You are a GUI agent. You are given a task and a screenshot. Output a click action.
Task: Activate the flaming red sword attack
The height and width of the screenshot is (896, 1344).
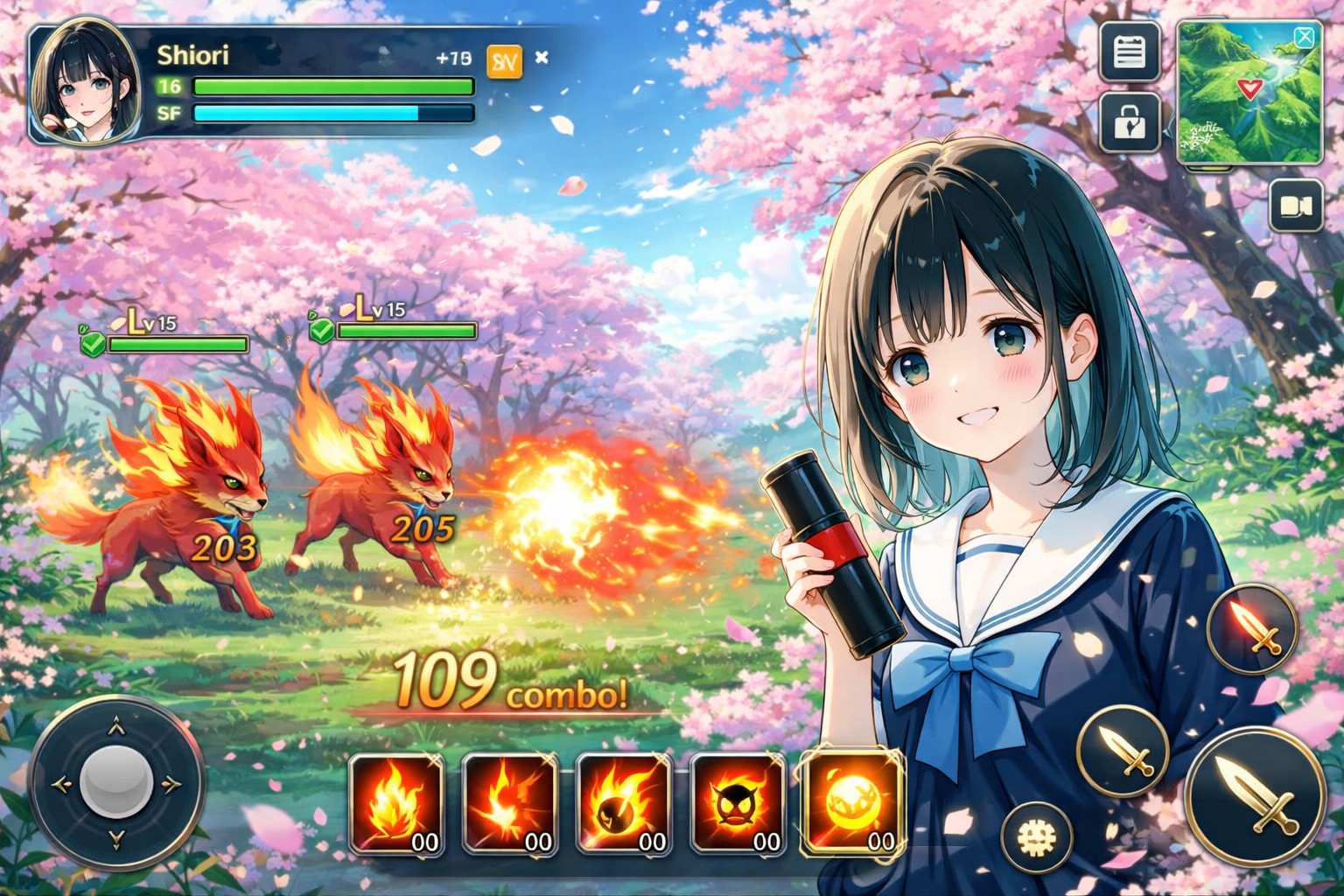pyautogui.click(x=1251, y=628)
